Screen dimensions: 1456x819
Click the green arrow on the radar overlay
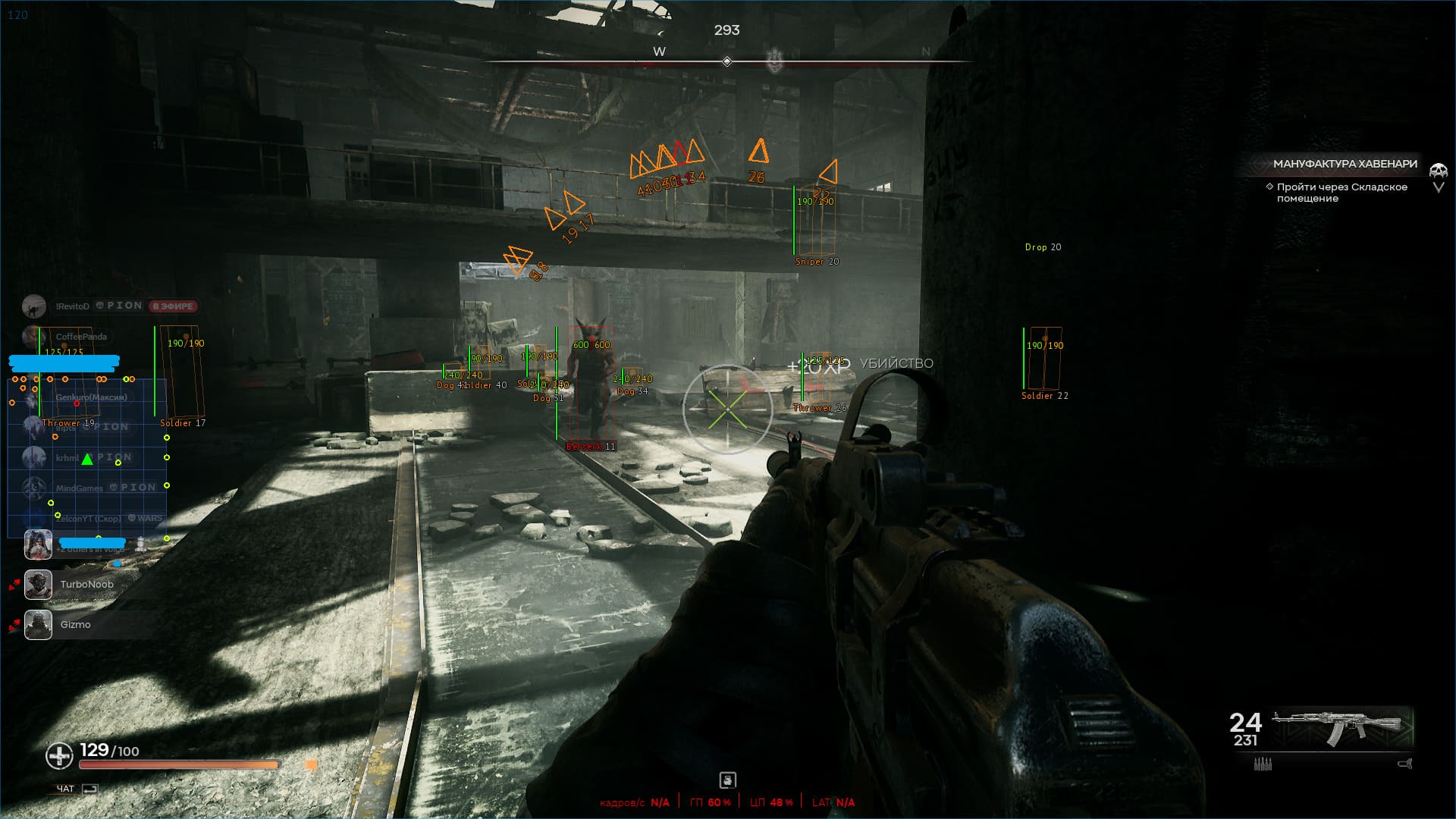(x=87, y=459)
